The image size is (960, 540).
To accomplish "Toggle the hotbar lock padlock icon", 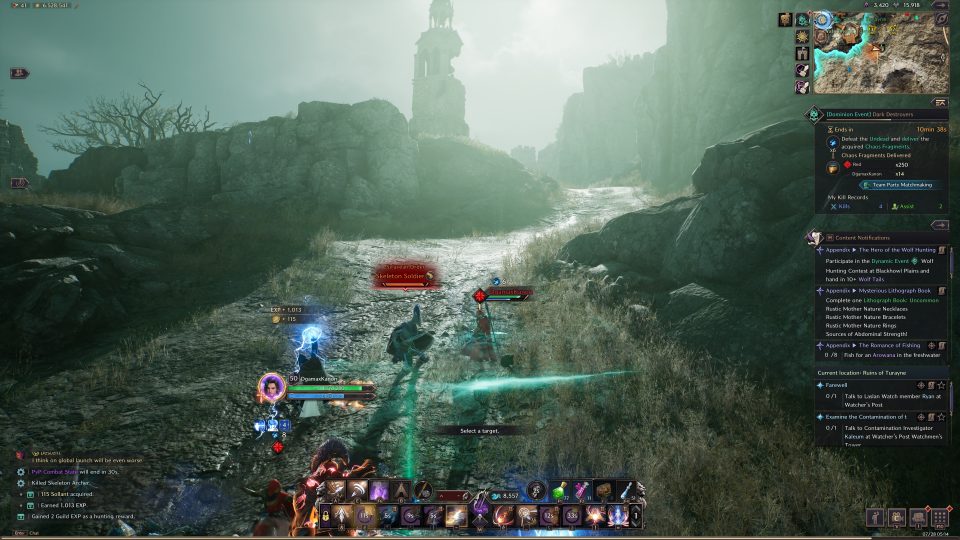I will [326, 516].
